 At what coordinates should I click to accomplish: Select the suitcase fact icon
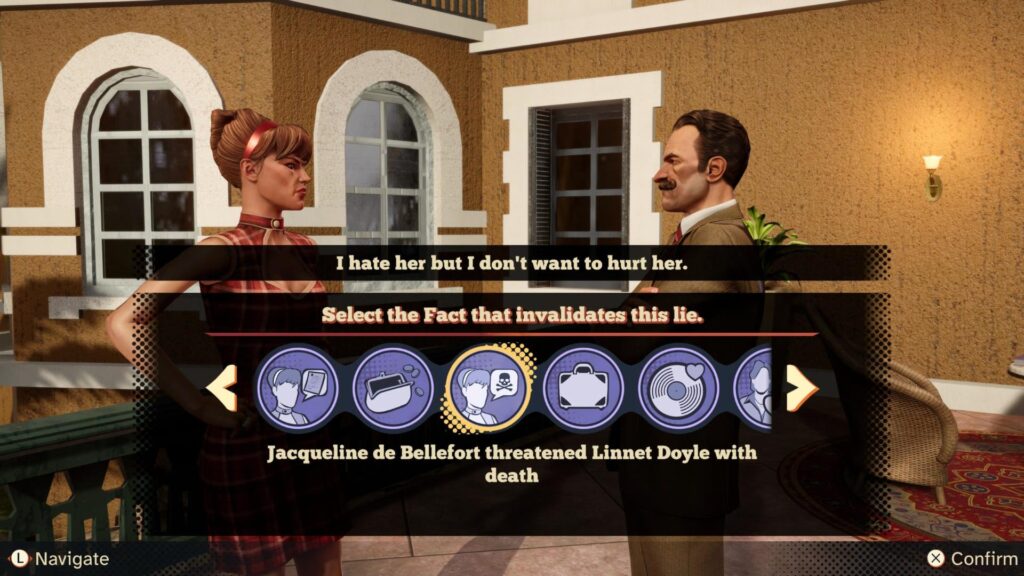click(583, 387)
